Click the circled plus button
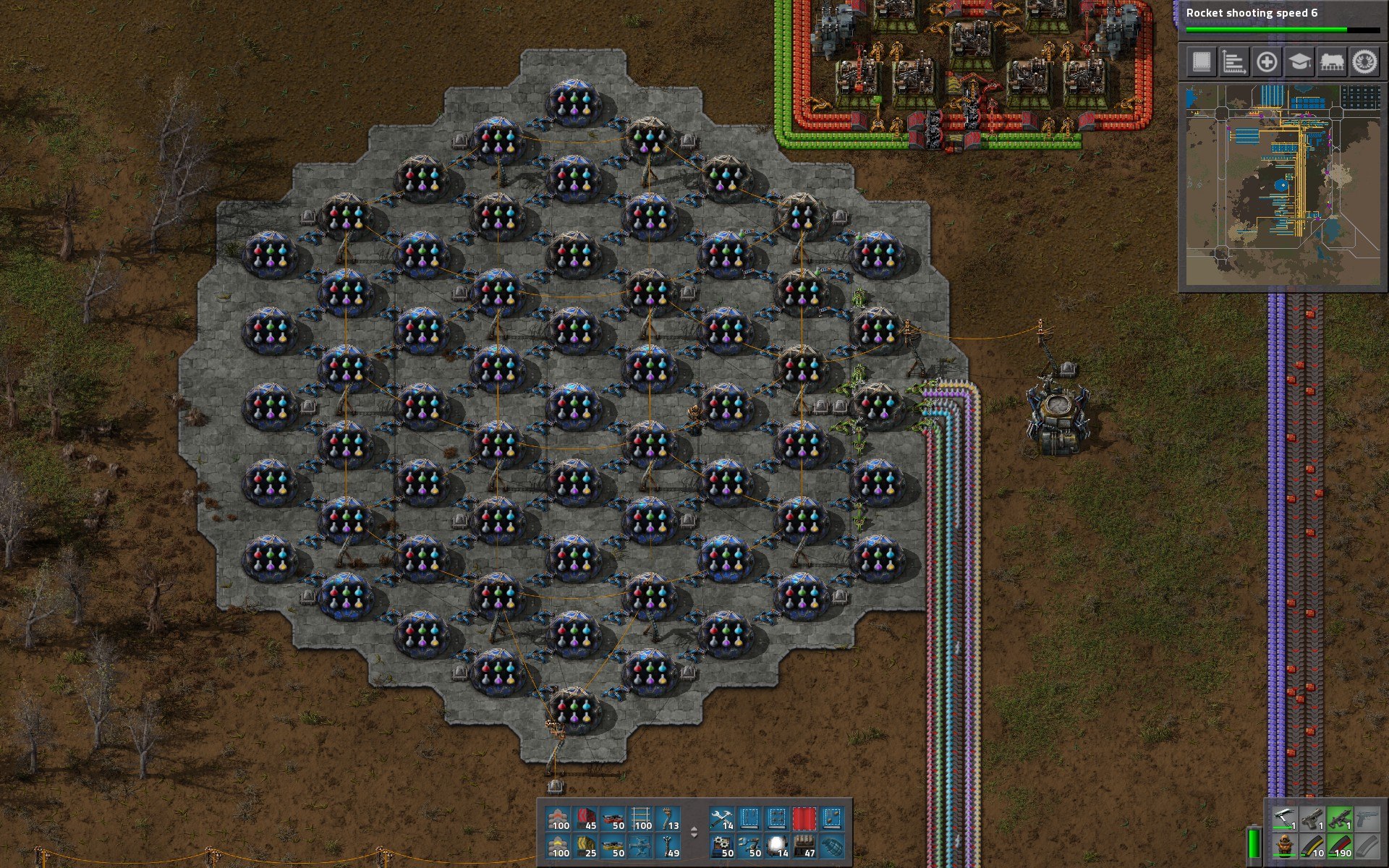 1266,62
